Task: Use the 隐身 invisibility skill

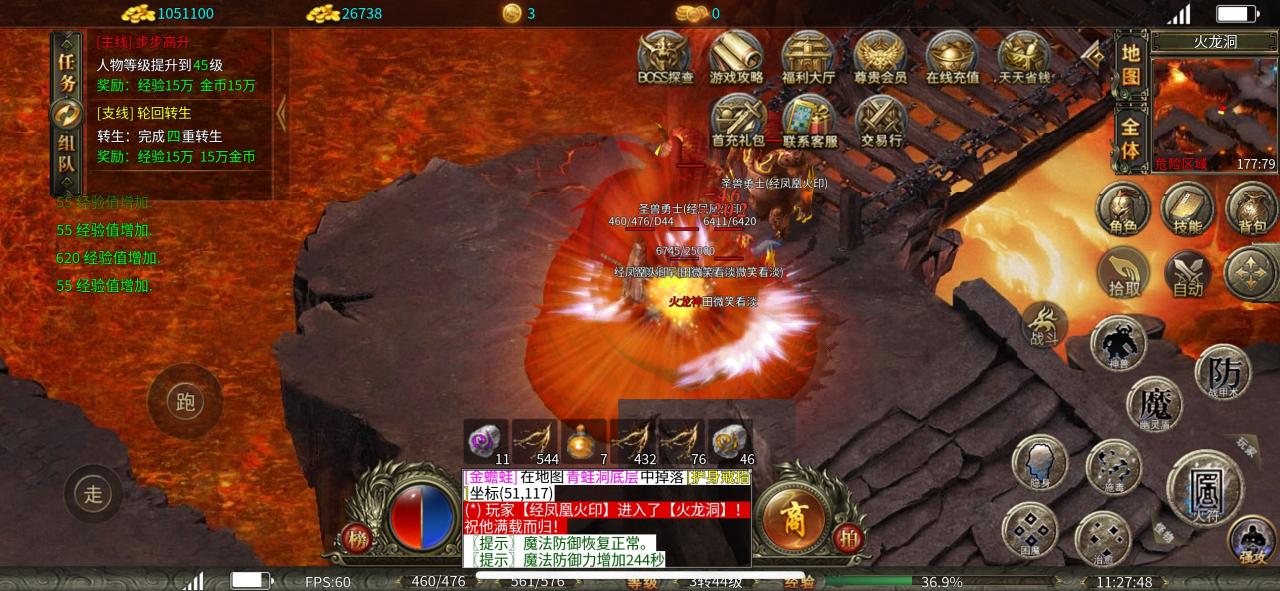Action: (x=1040, y=464)
